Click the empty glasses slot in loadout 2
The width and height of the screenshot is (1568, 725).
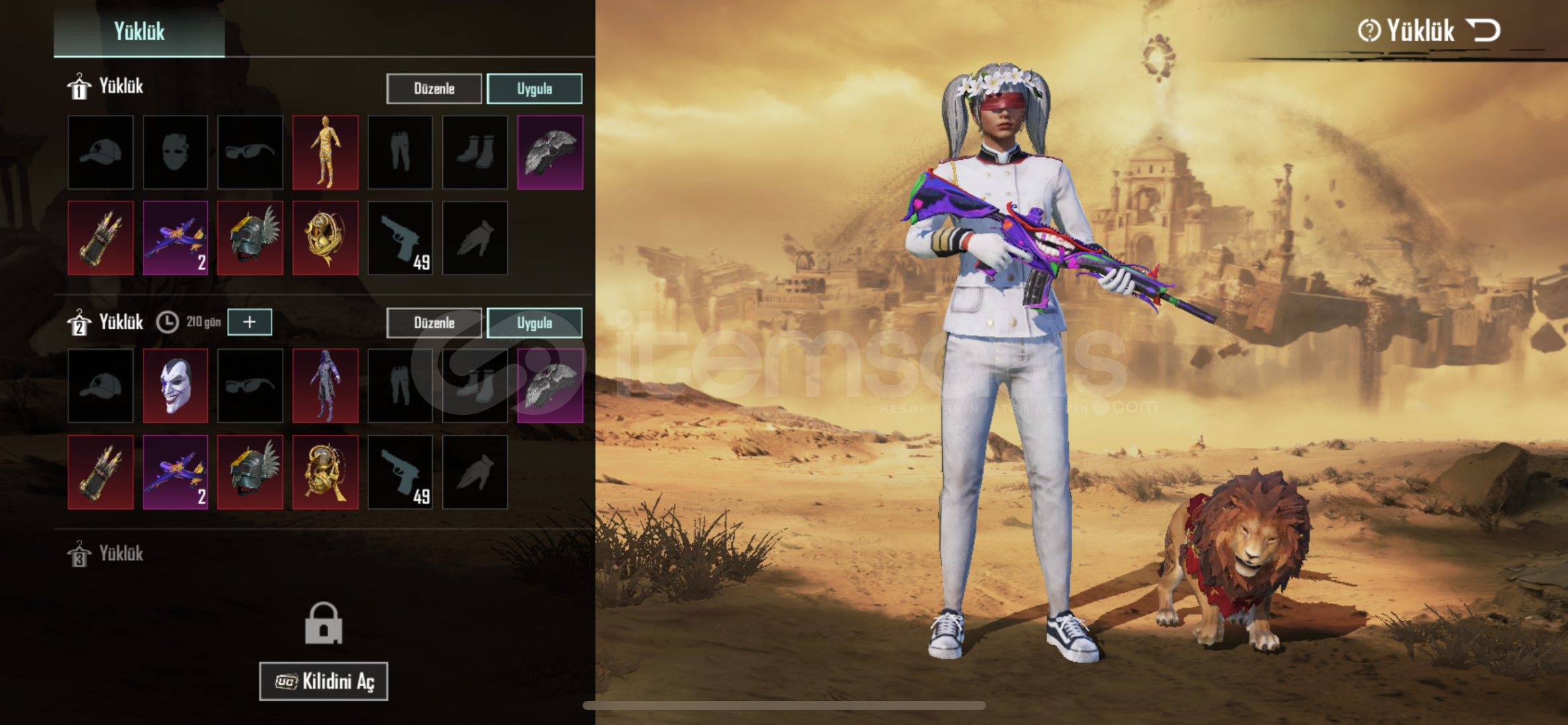(x=250, y=386)
